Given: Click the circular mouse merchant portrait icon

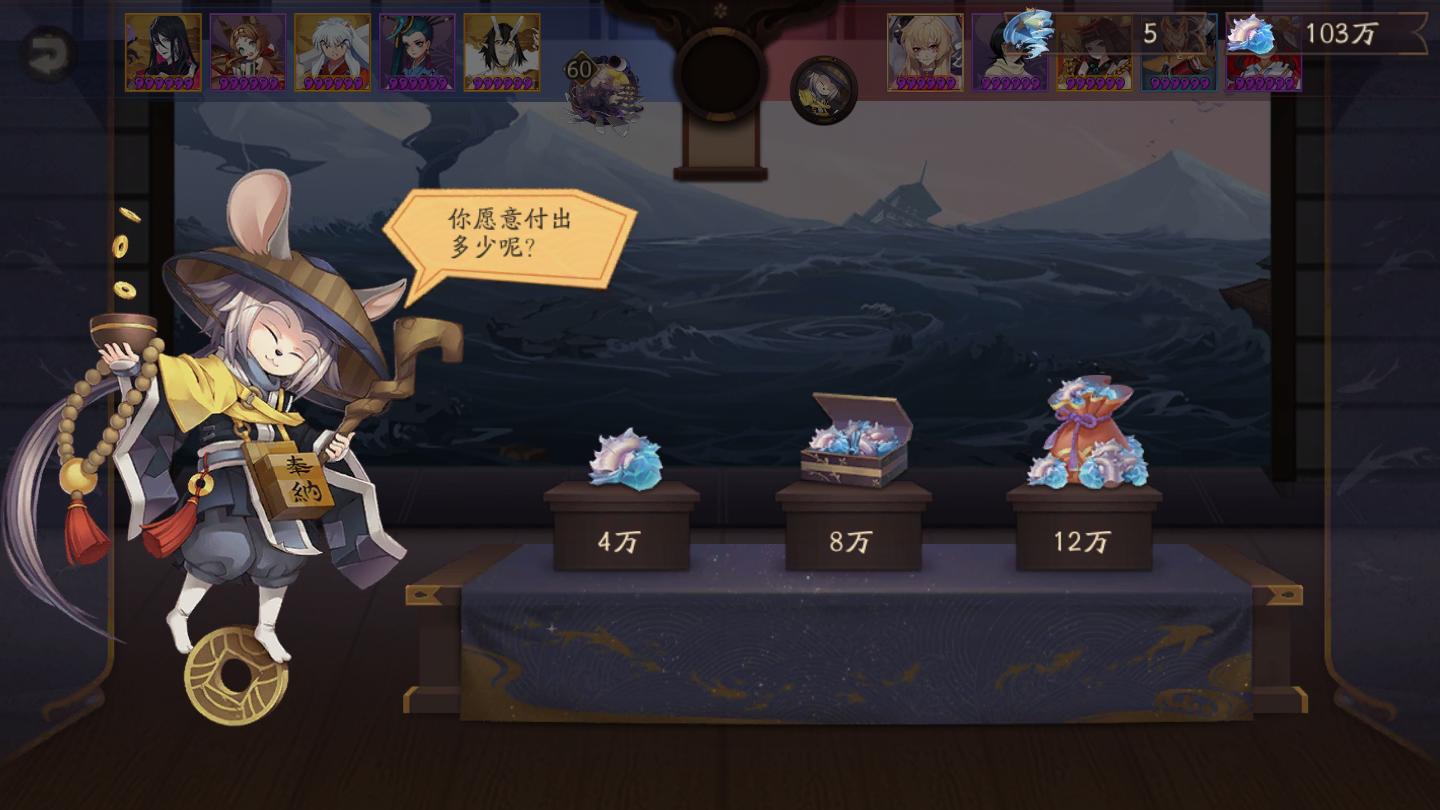Looking at the screenshot, I should coord(824,89).
